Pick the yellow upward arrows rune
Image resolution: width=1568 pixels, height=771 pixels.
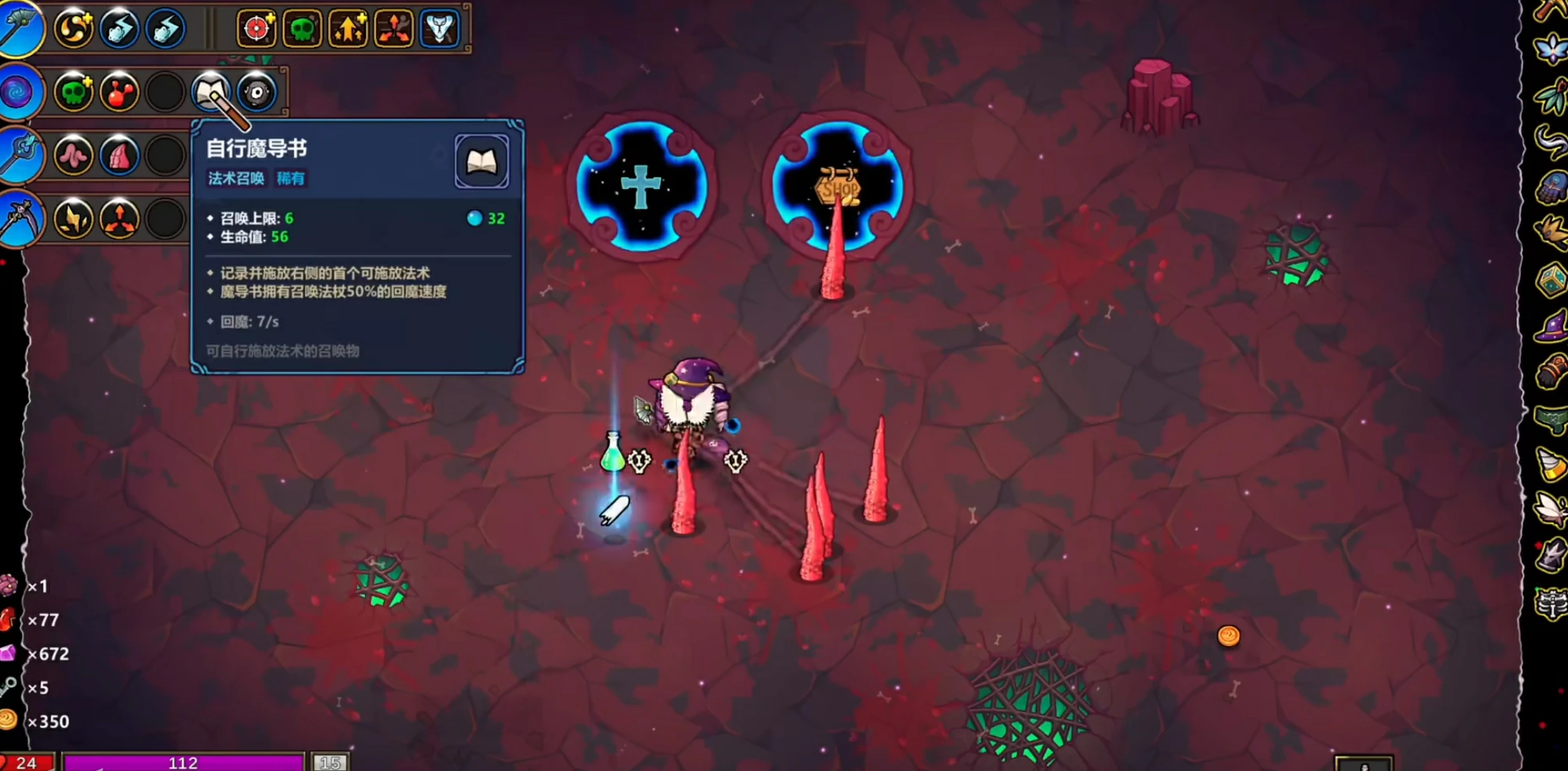tap(348, 29)
